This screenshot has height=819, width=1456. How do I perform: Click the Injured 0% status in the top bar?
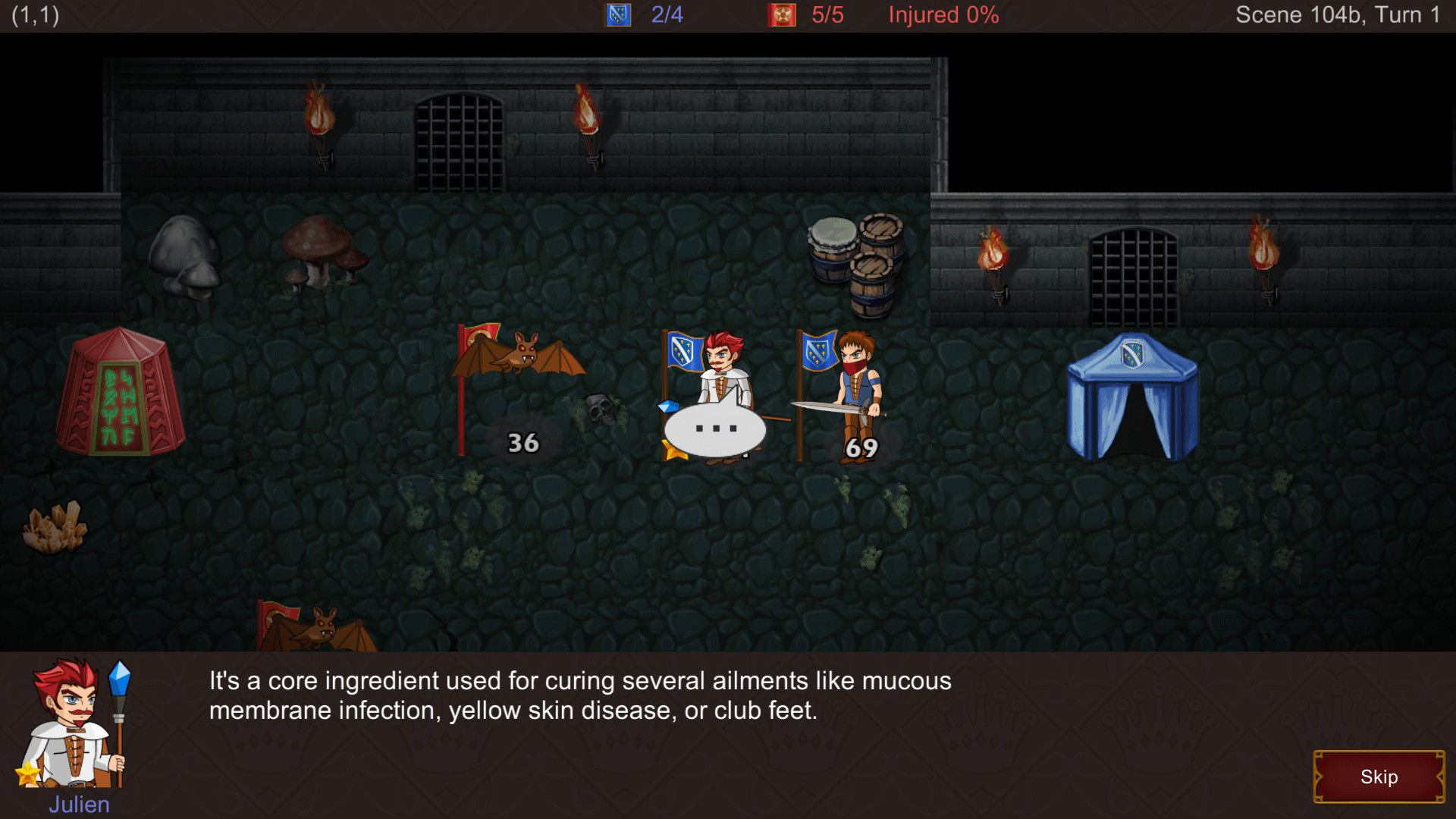point(943,14)
